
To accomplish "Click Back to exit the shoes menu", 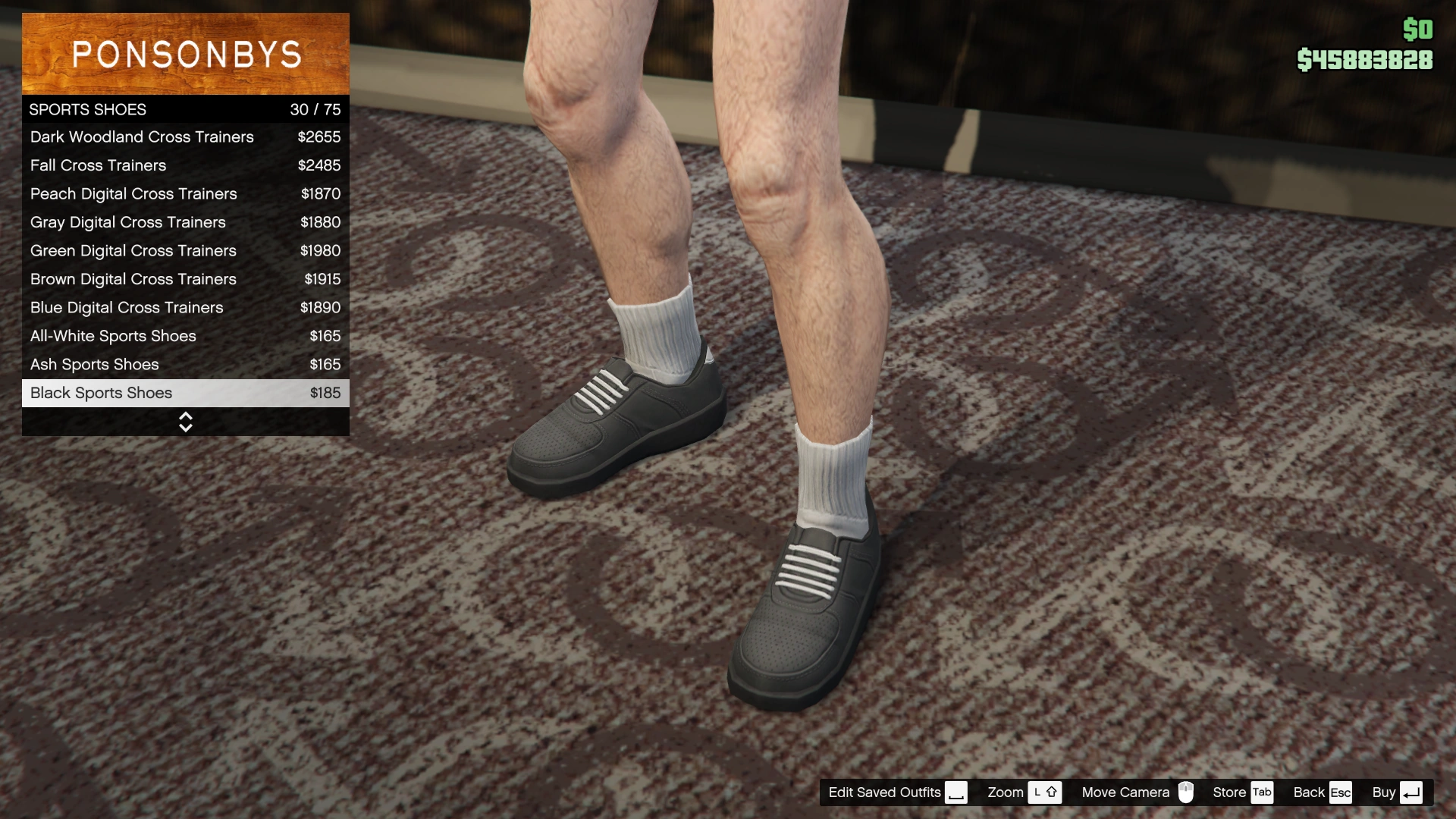I will coord(1310,792).
